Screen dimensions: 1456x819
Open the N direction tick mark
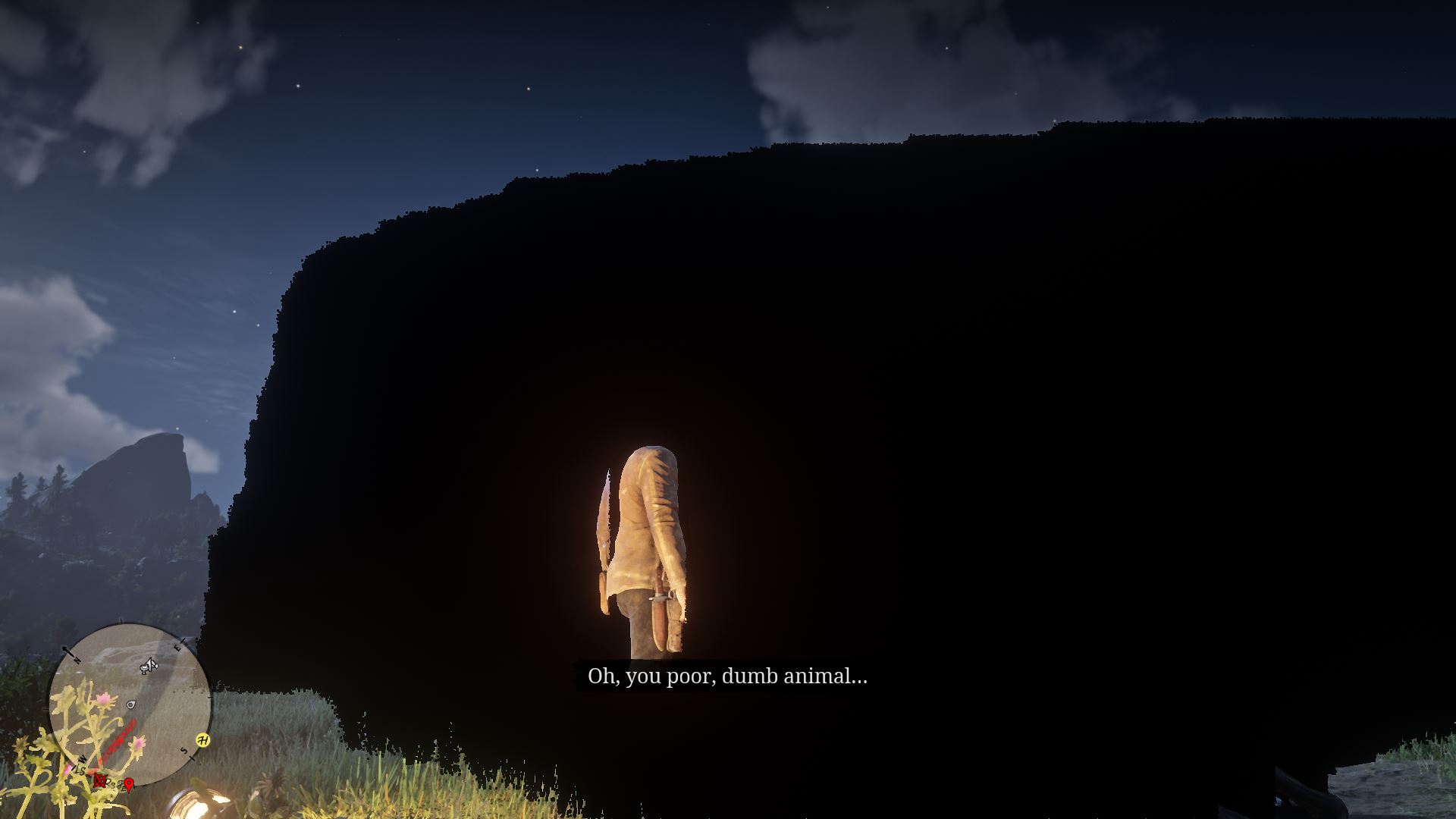click(77, 660)
